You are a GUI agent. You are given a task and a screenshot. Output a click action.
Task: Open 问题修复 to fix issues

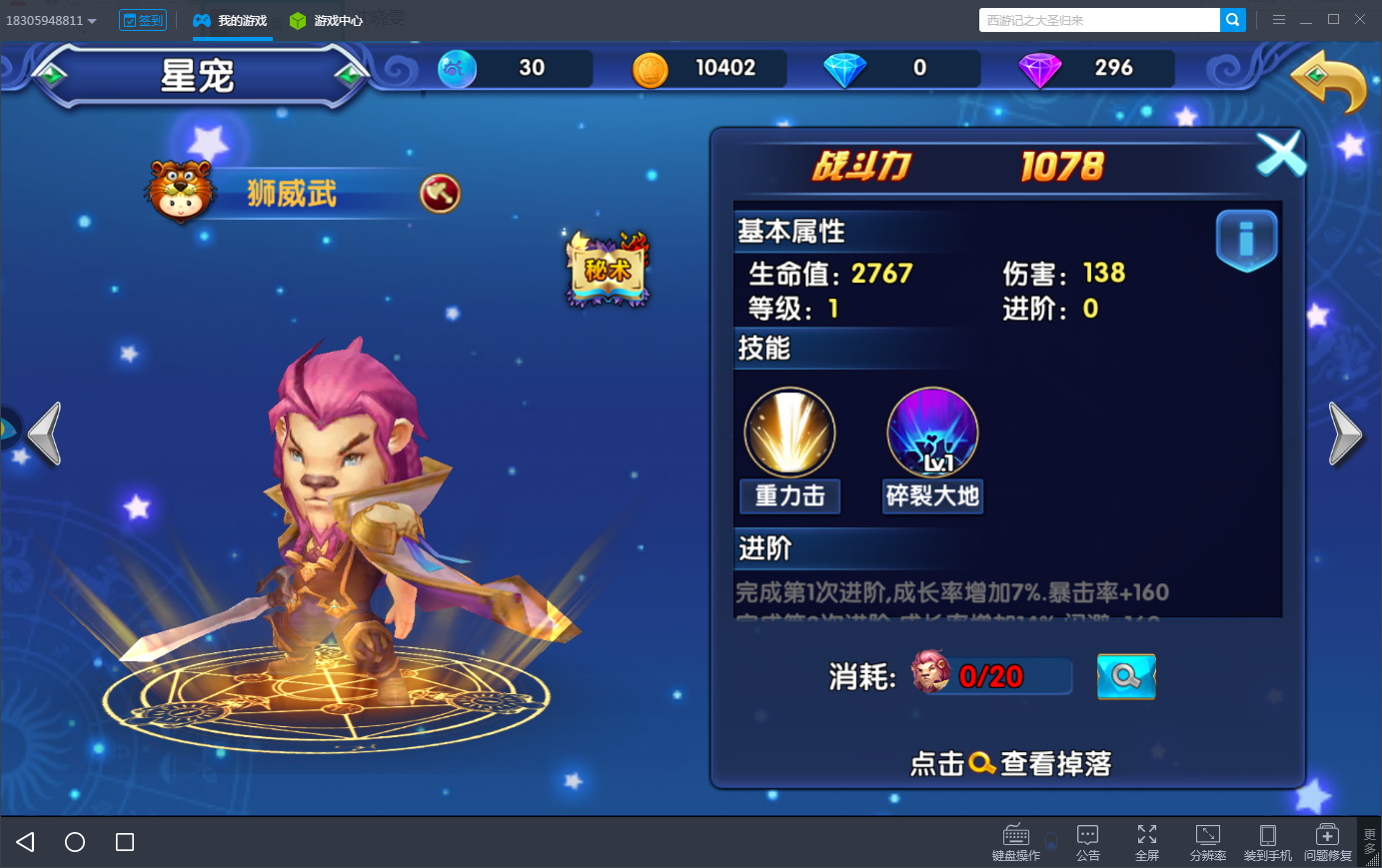click(x=1328, y=840)
